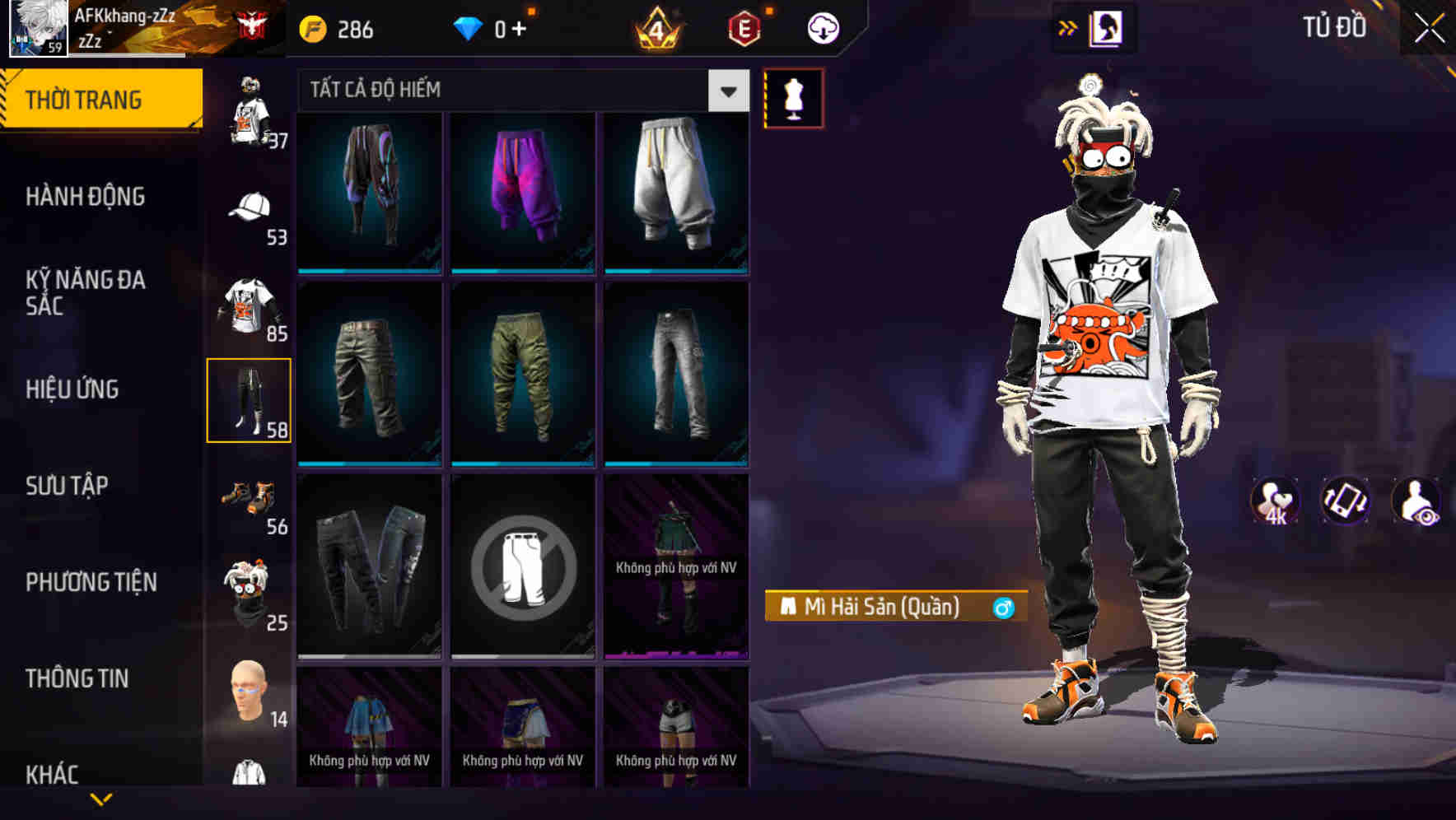Click the mannequin display icon above the item grid
The width and height of the screenshot is (1456, 820).
click(793, 96)
